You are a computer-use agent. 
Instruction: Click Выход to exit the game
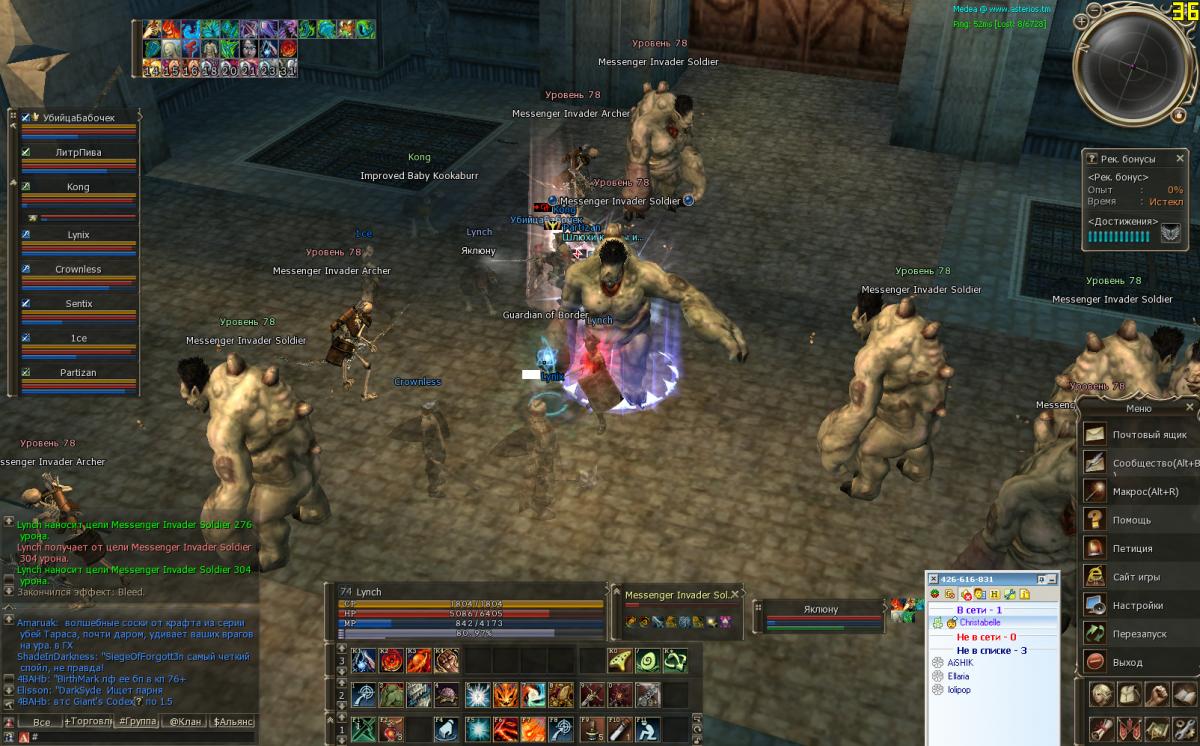[x=1126, y=662]
